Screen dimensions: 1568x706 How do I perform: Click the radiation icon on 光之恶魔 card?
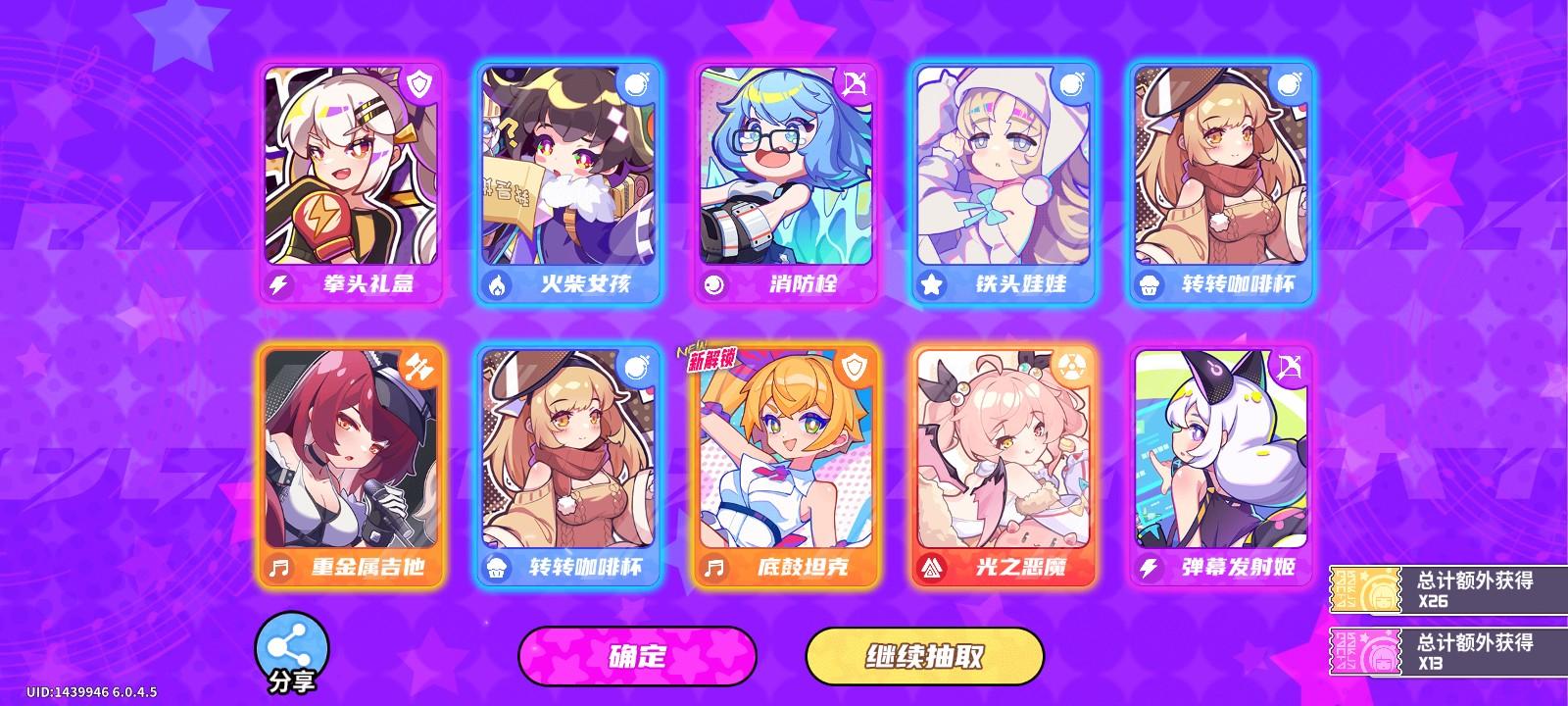(x=1074, y=365)
